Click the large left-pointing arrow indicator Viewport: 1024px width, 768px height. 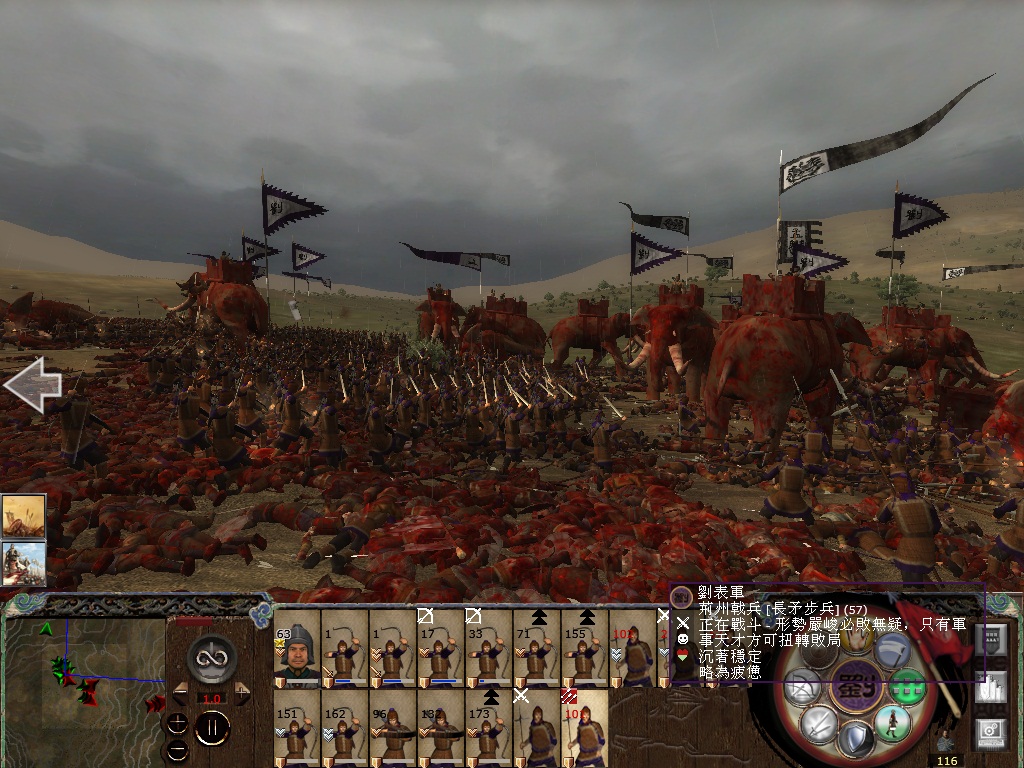pos(32,385)
